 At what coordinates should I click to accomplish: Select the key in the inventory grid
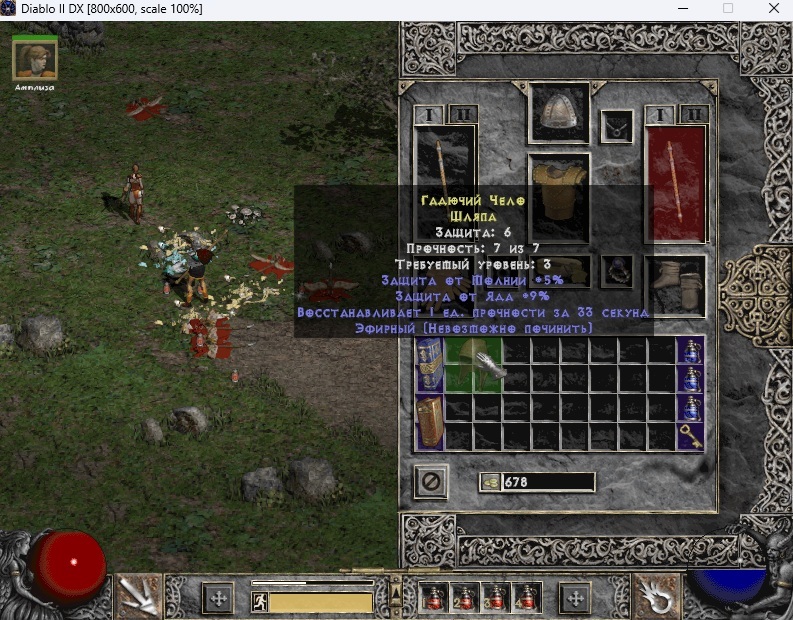(689, 435)
